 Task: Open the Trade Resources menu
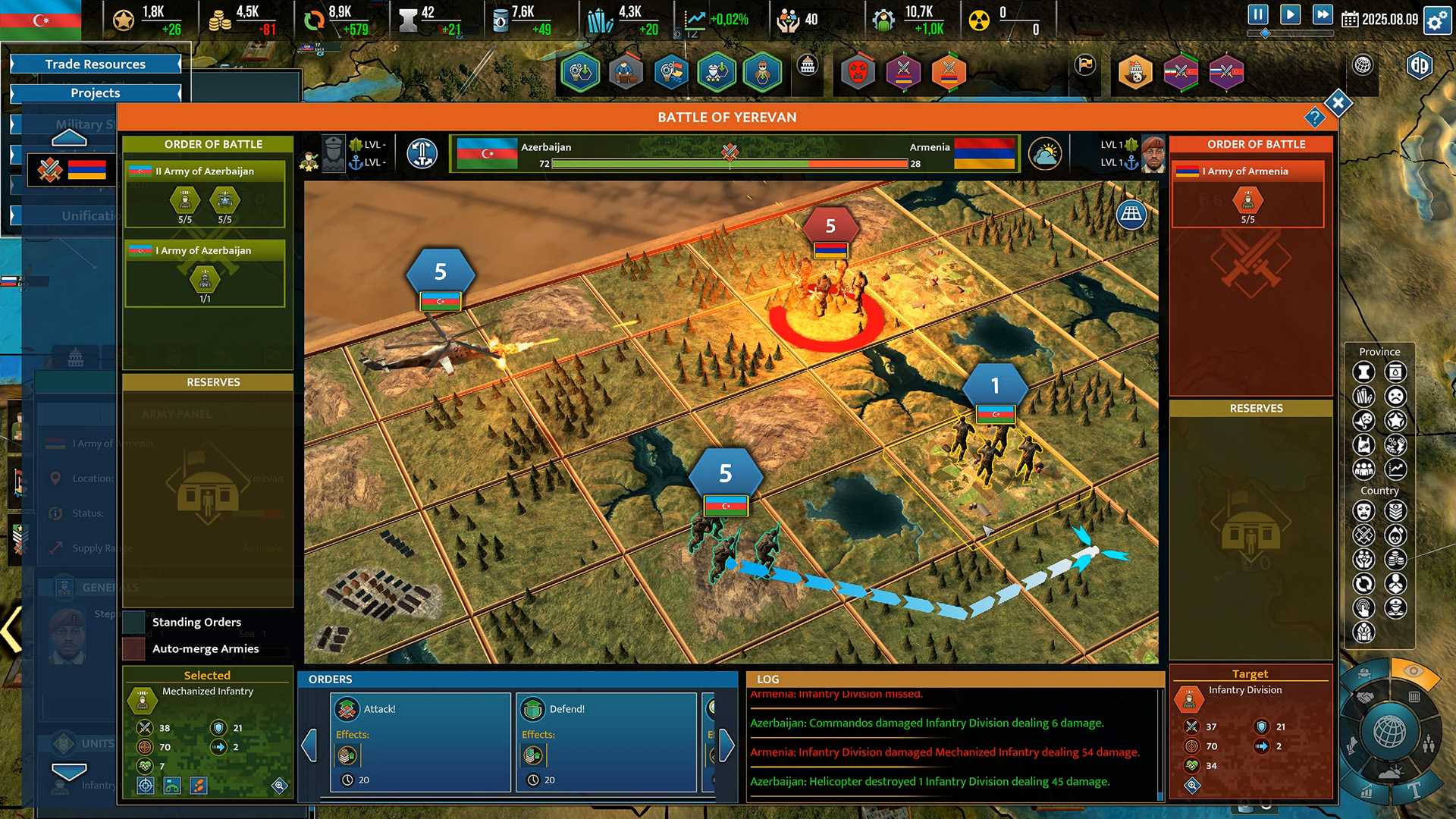(x=96, y=64)
